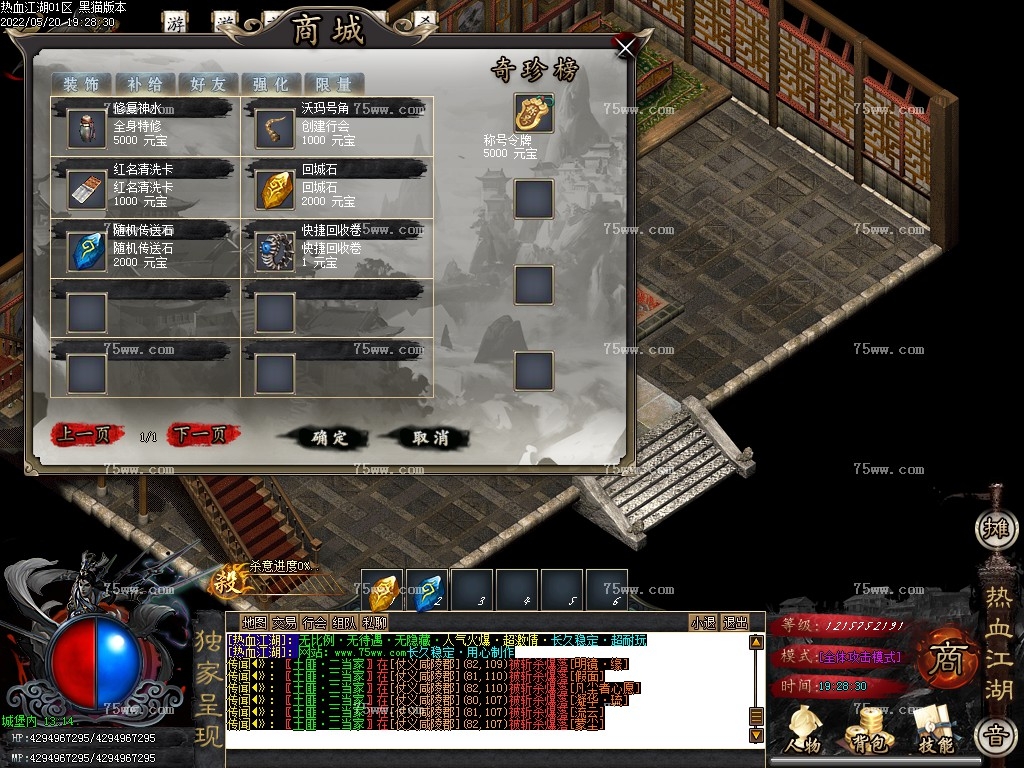This screenshot has height=768, width=1024.
Task: Choose the 沃玛号角 horn item
Action: (275, 130)
